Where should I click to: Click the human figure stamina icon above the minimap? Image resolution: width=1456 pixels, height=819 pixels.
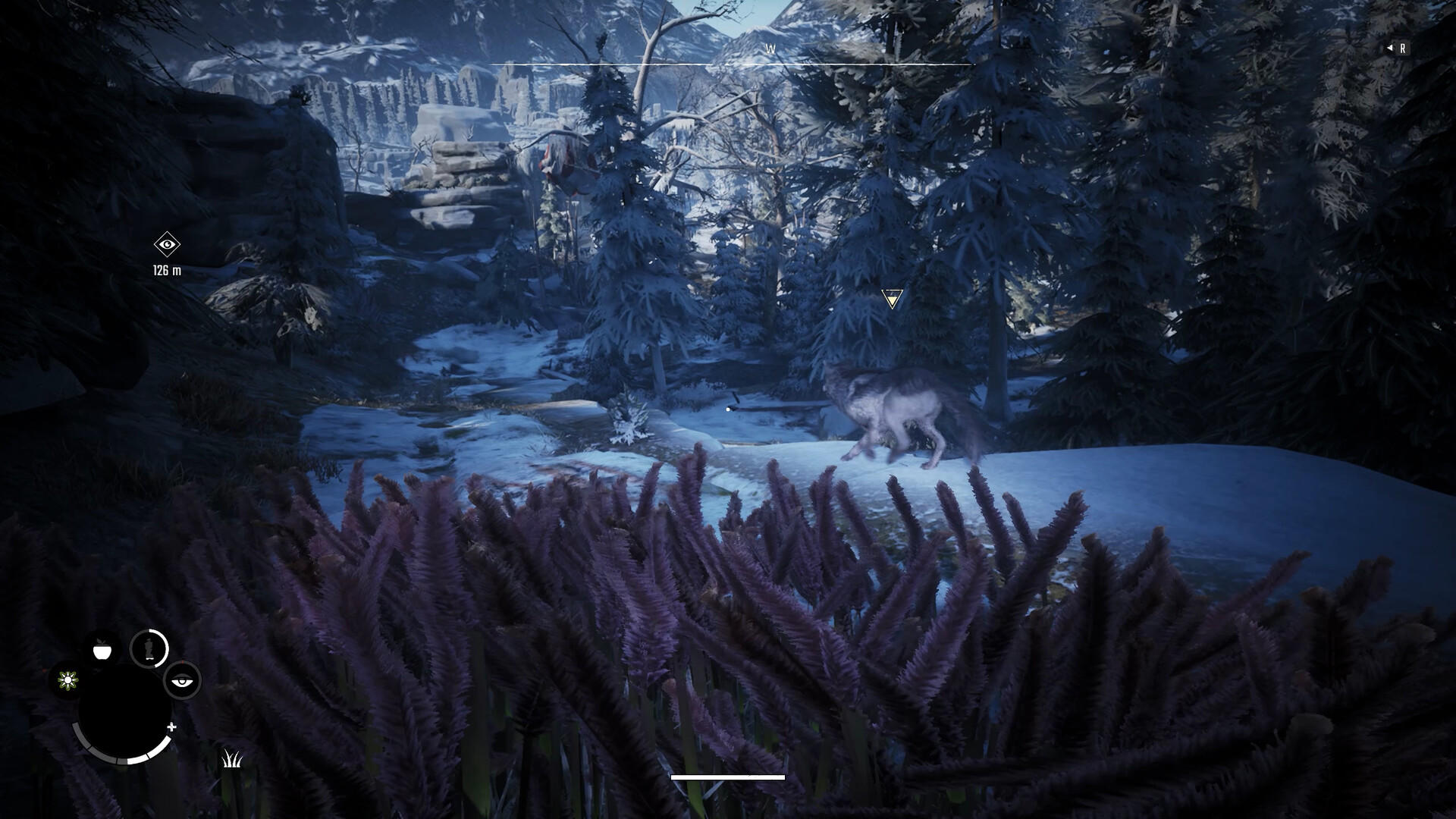149,648
